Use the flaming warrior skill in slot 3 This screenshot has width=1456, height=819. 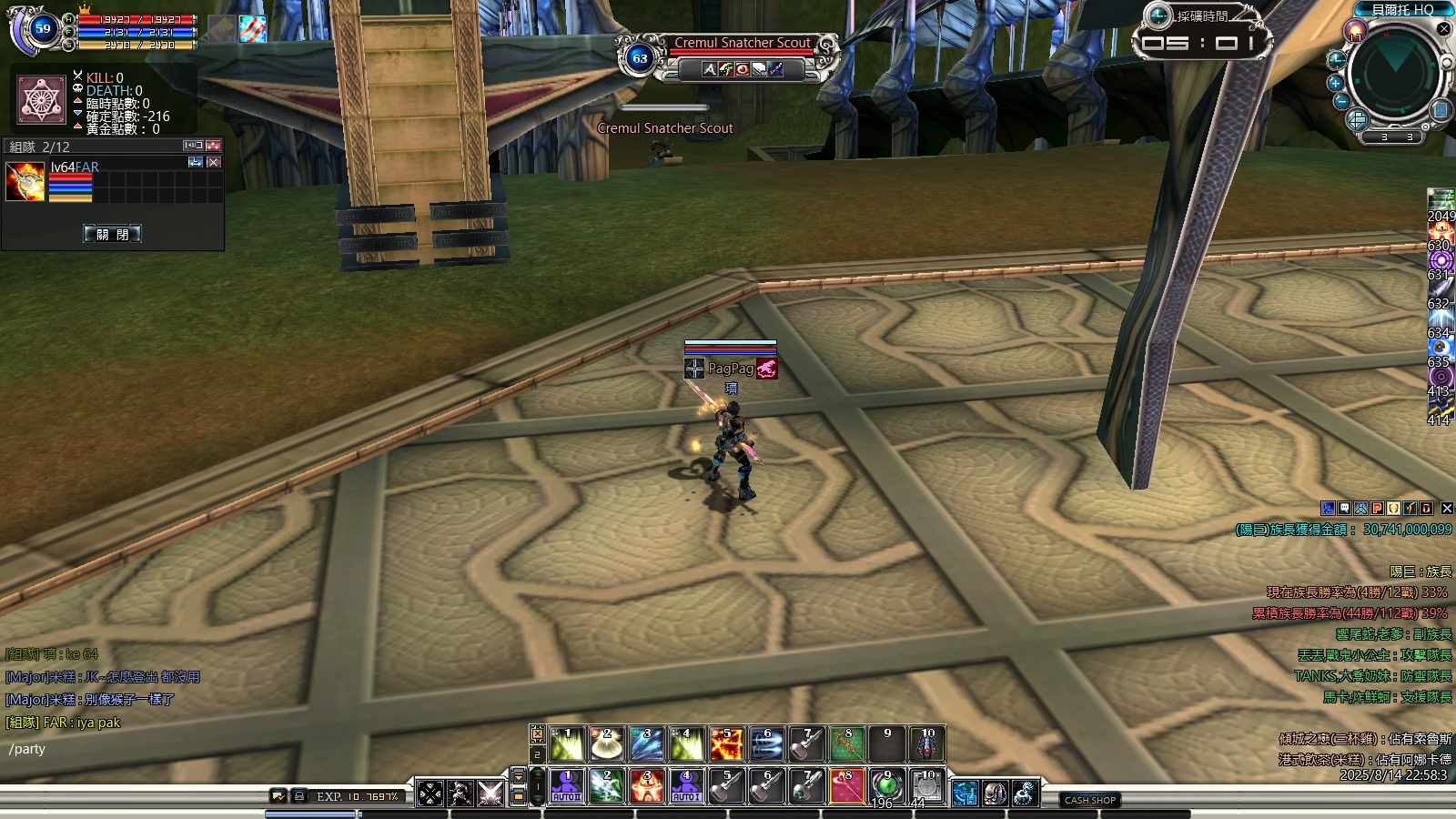[646, 786]
